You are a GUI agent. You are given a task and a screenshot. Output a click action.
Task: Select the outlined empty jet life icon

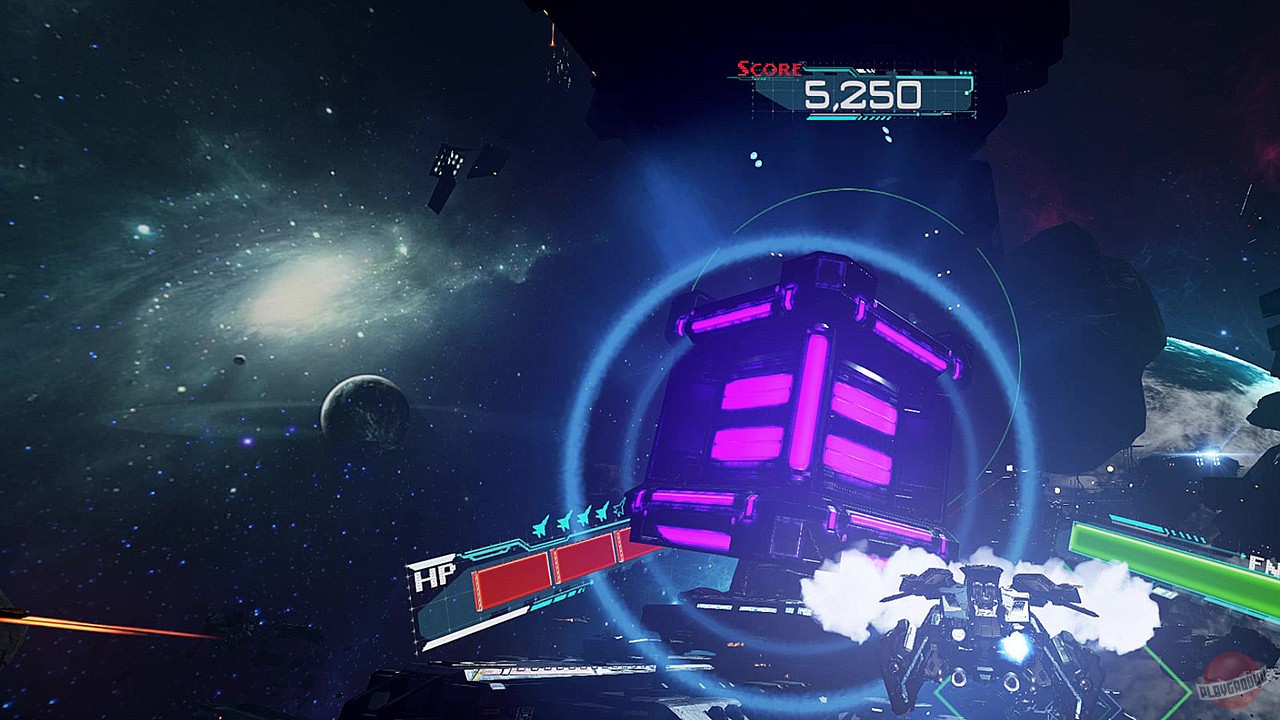pyautogui.click(x=619, y=507)
